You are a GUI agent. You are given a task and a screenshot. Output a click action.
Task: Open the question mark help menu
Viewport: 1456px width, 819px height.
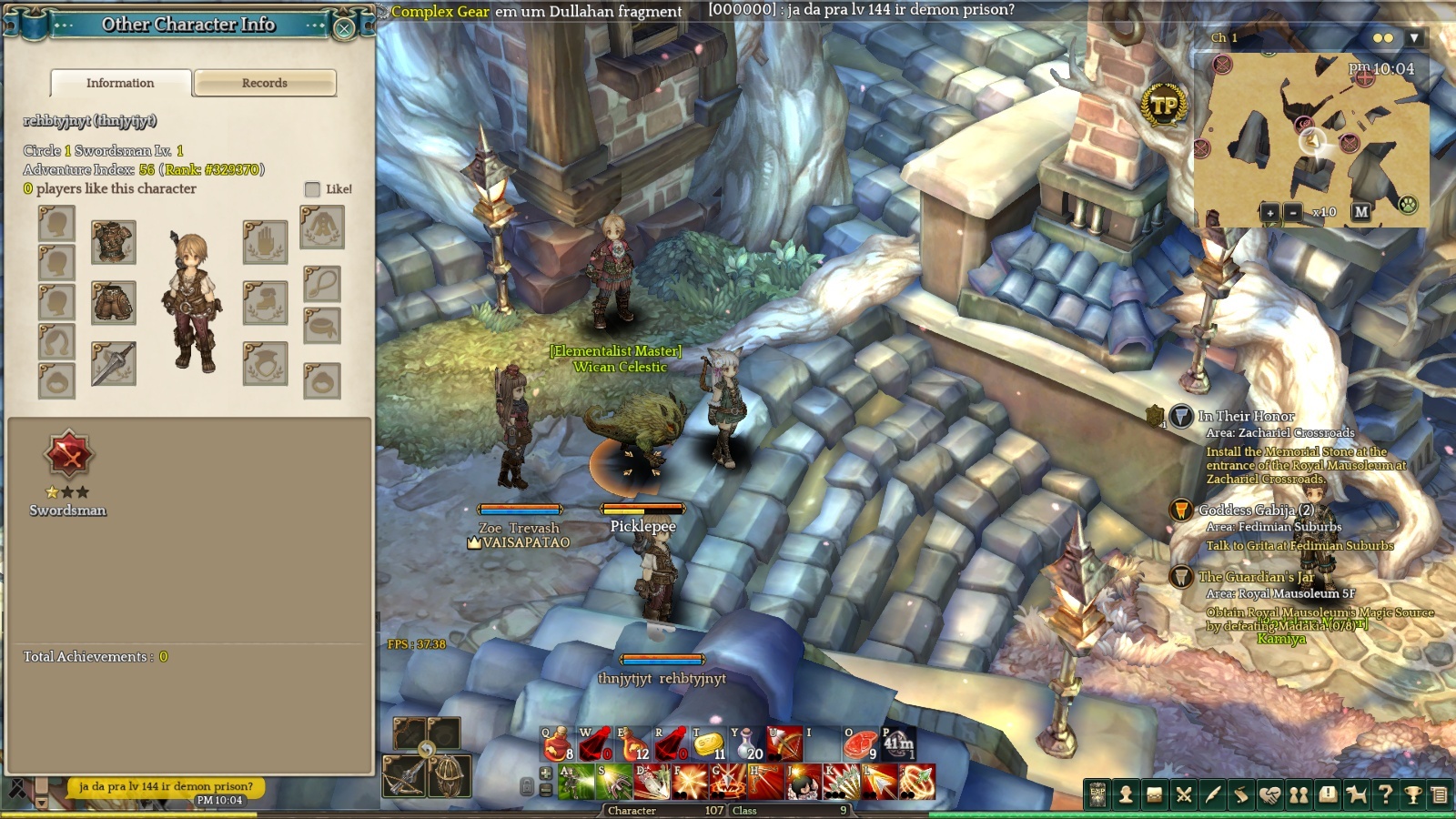coord(1385,794)
